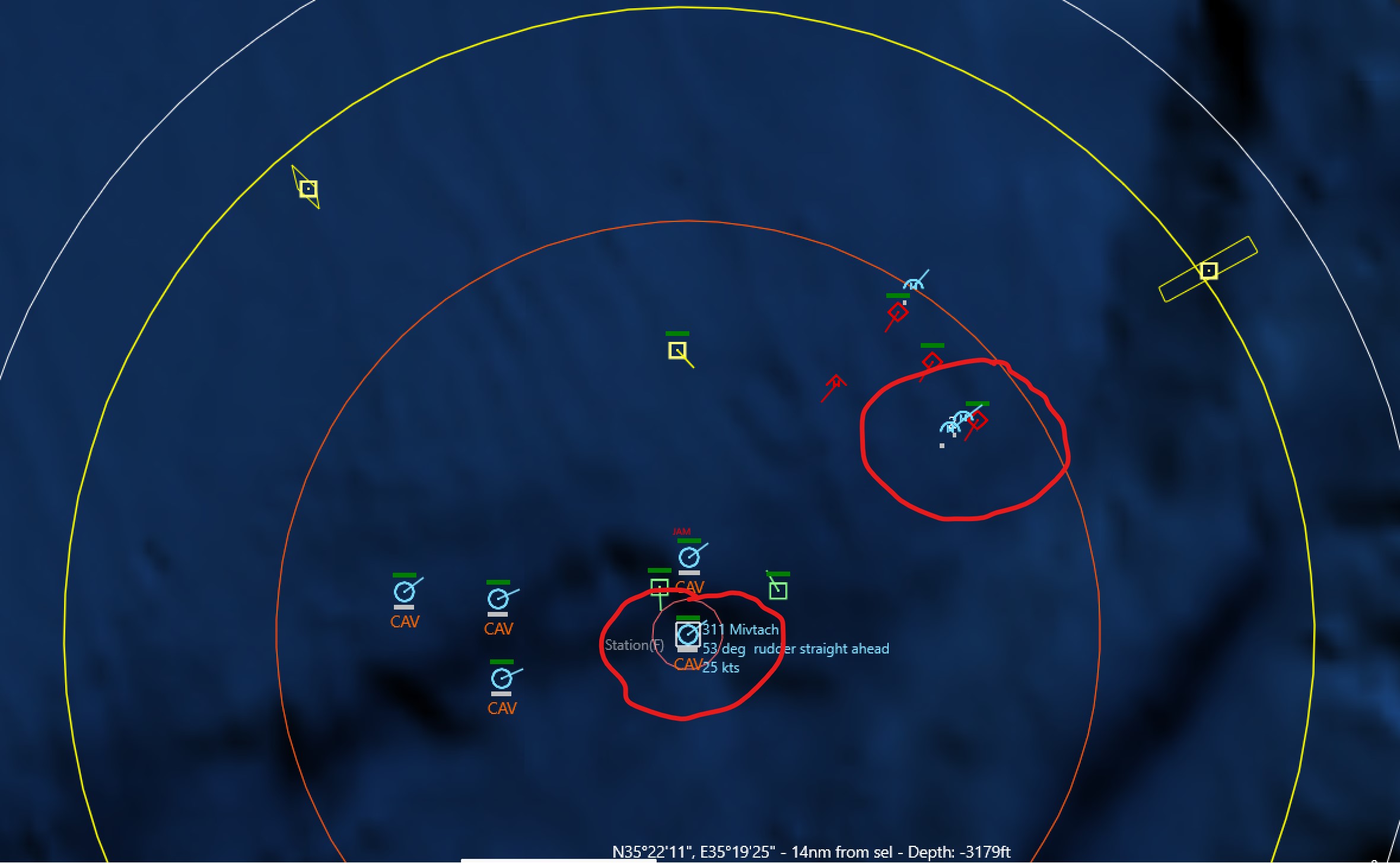Click the green health bar above 311 Mivtach
Image resolution: width=1400 pixels, height=863 pixels.
(x=689, y=616)
